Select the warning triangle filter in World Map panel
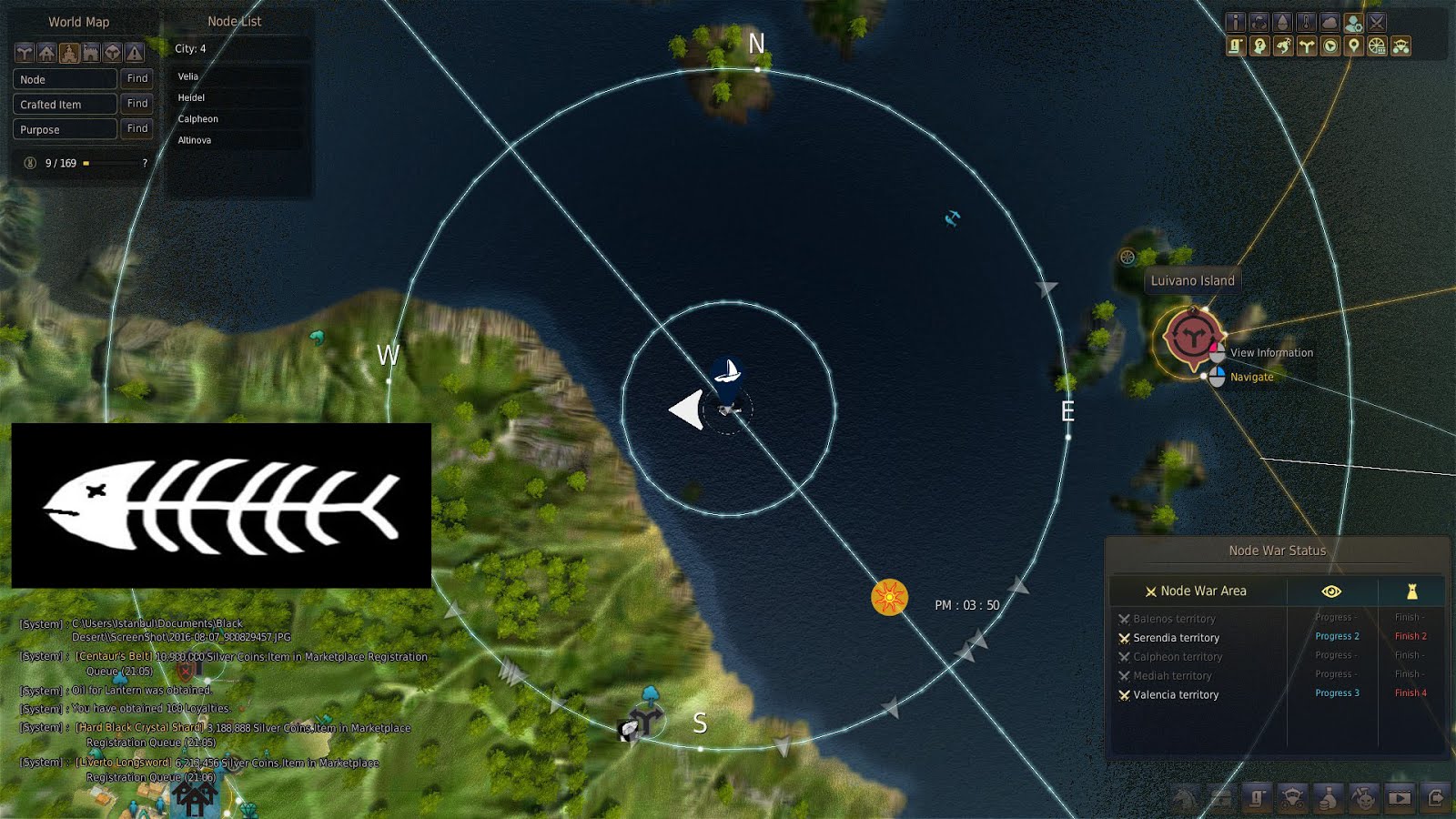This screenshot has height=819, width=1456. 134,53
